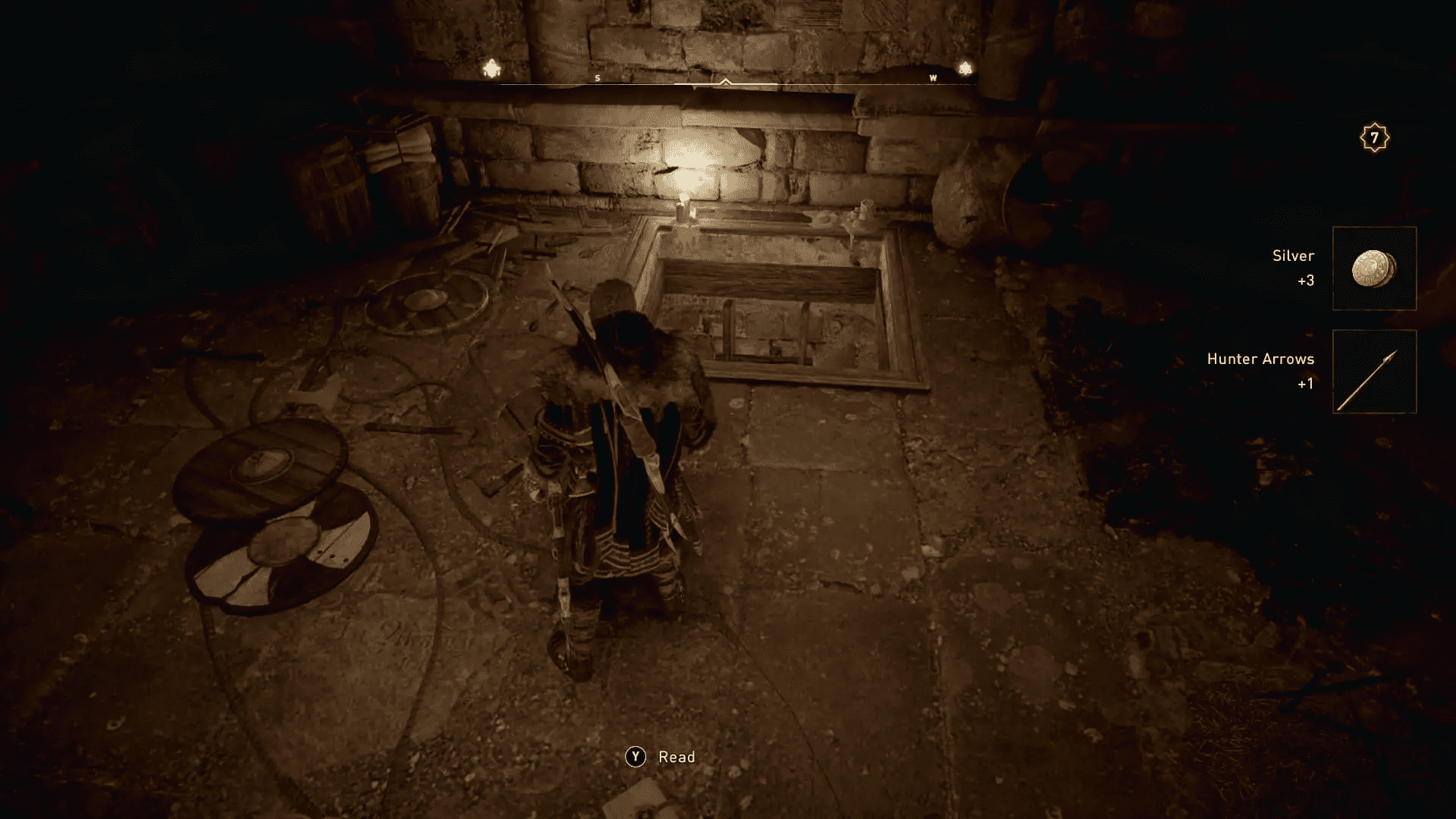
Task: Click the Silver coin pickup icon
Action: 1374,267
